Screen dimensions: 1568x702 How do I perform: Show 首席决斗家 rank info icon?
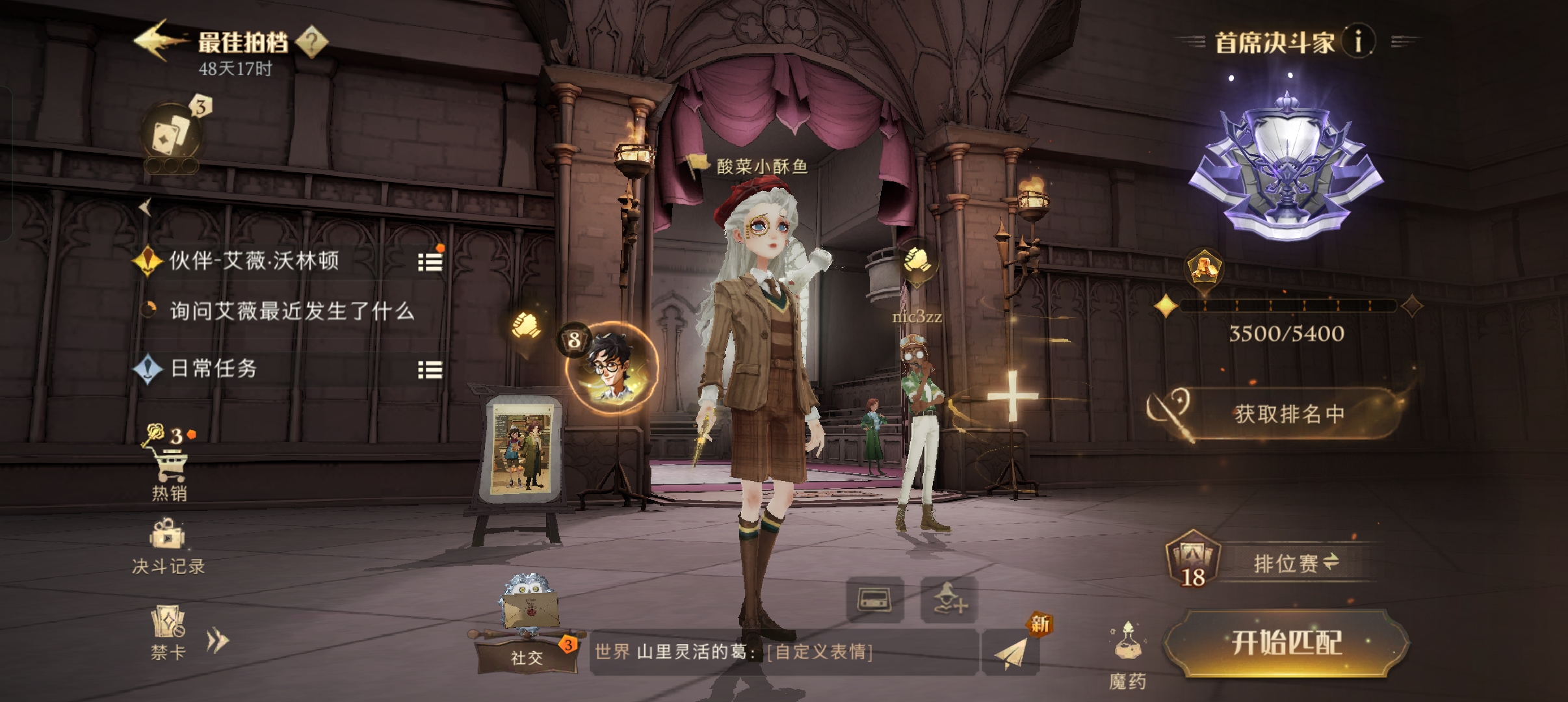click(1357, 42)
